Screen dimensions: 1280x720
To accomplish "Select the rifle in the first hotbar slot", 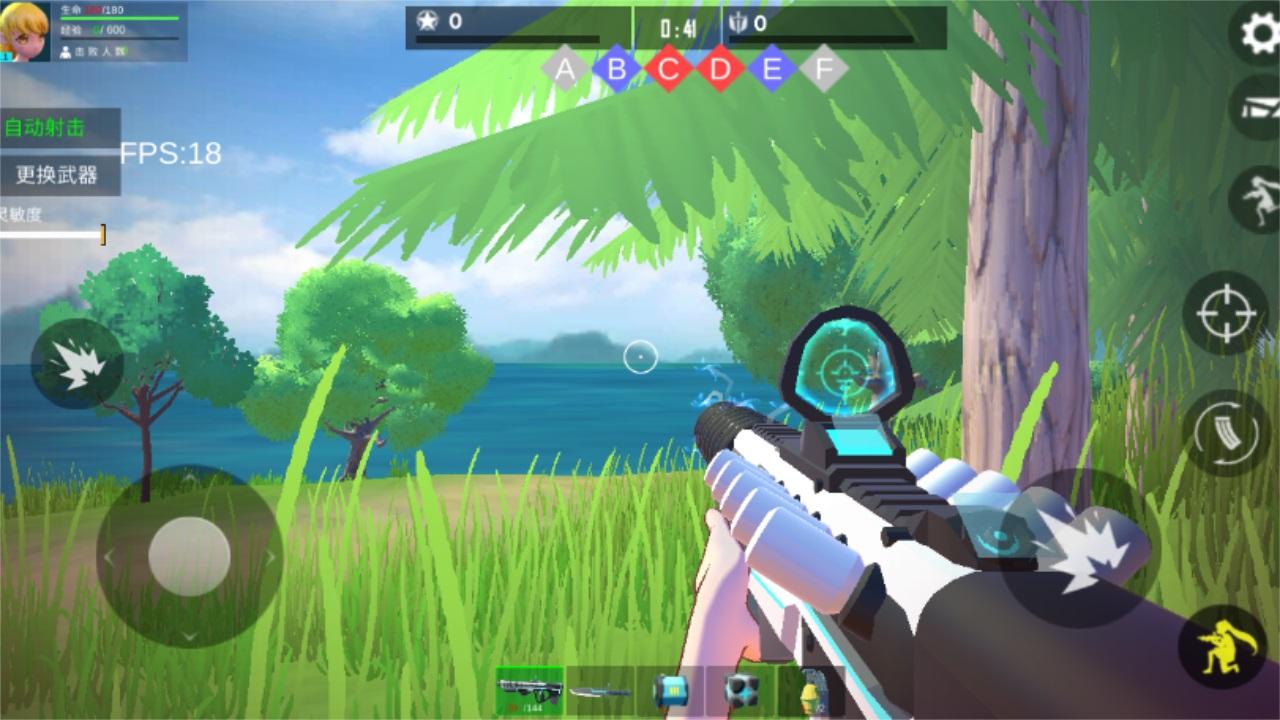I will [530, 691].
